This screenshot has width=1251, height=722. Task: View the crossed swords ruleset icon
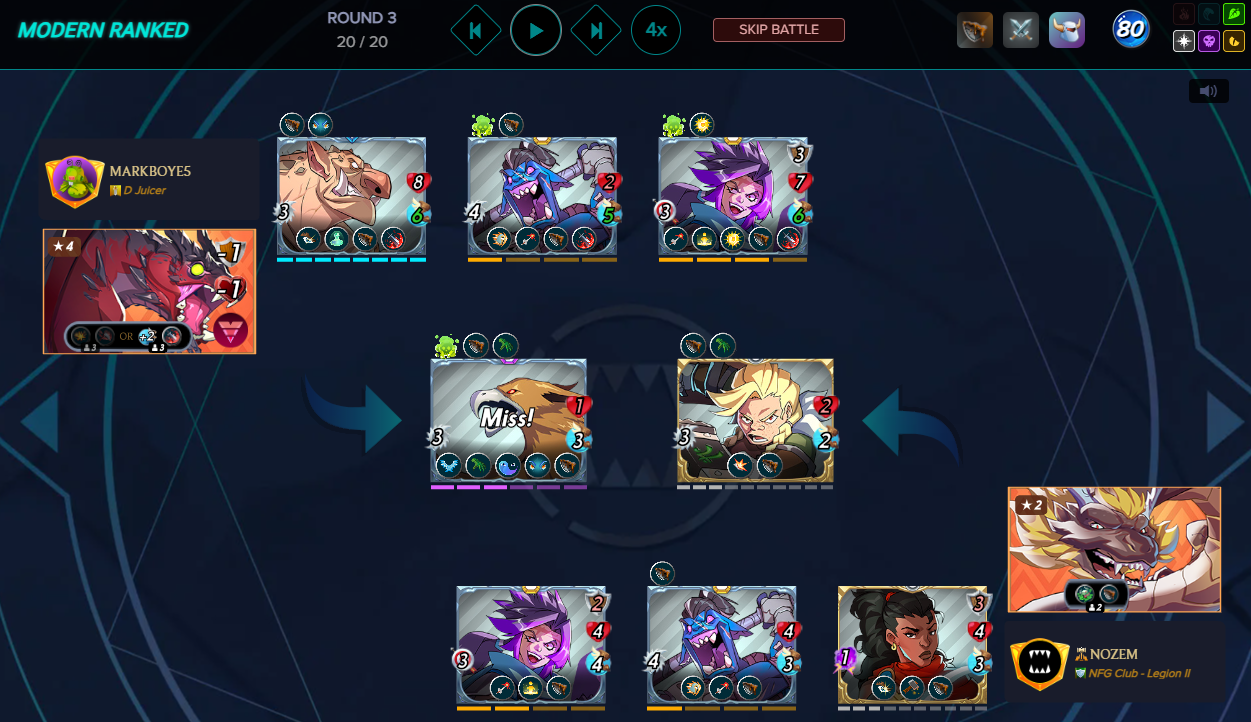(x=1021, y=30)
